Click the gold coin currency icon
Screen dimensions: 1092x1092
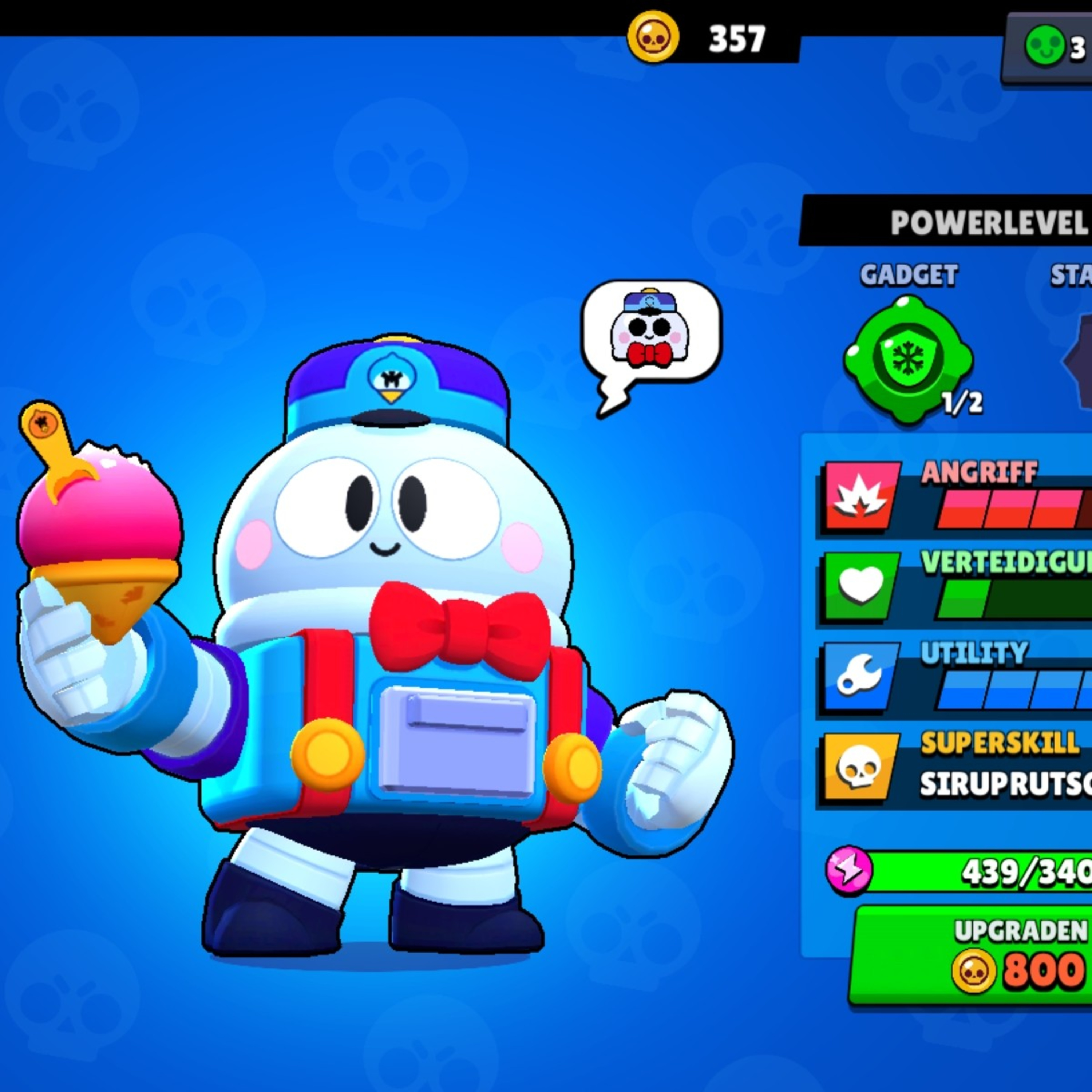(x=653, y=37)
